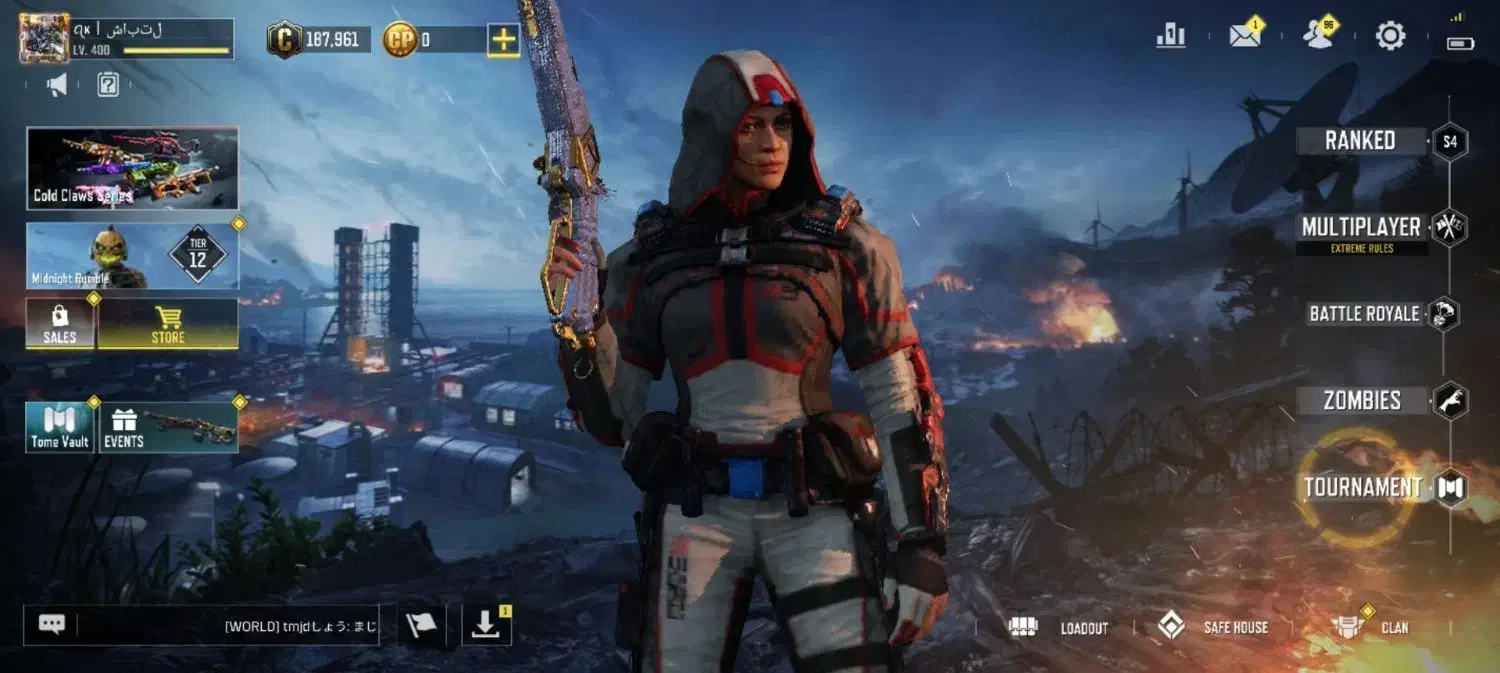Viewport: 1500px width, 673px height.
Task: Choose Battle Royale mode
Action: (x=1364, y=314)
